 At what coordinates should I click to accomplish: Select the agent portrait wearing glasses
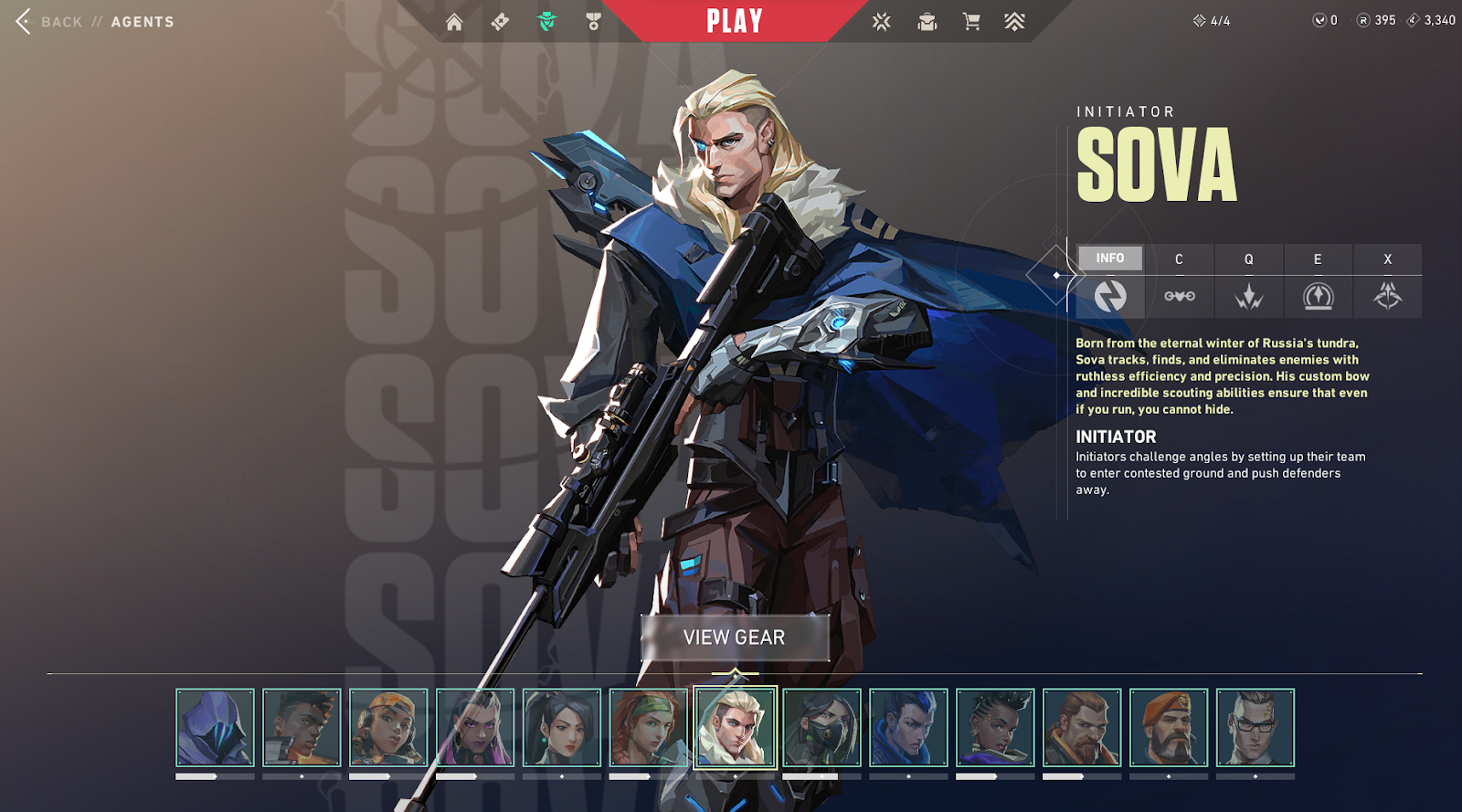coord(1255,727)
